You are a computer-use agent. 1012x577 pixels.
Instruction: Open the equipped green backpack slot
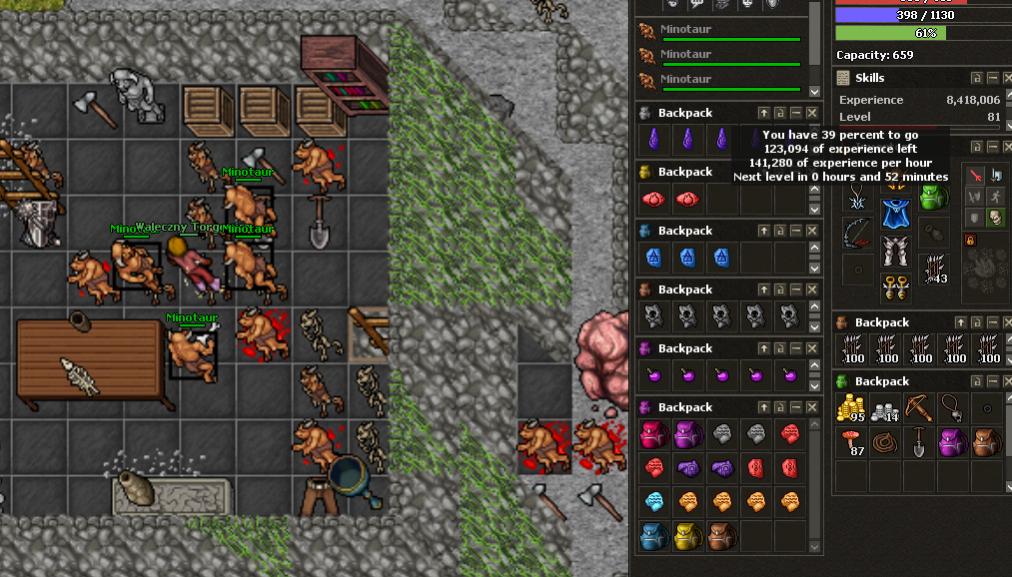tap(933, 196)
